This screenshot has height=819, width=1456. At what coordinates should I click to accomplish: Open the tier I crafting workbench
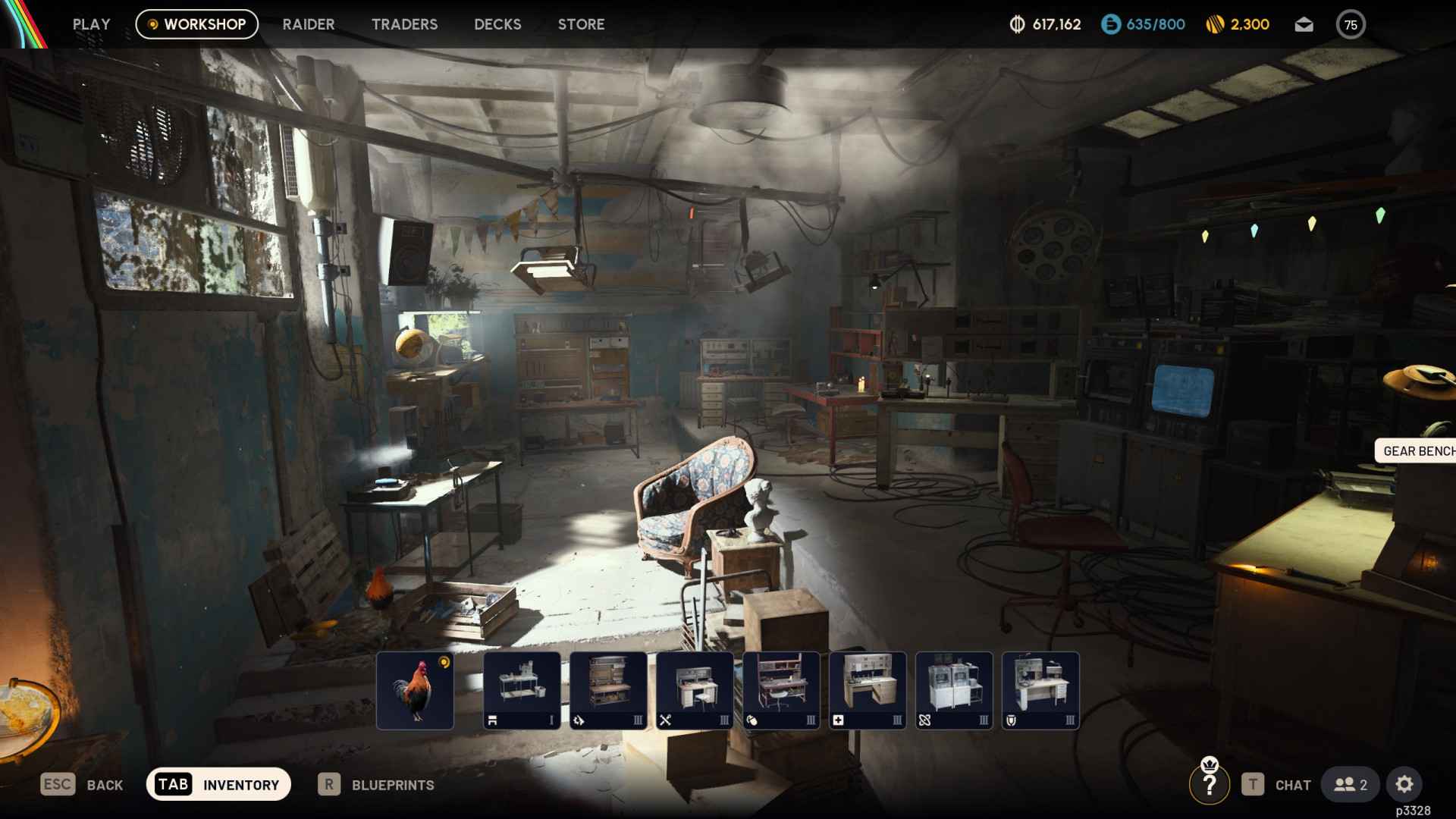(521, 690)
